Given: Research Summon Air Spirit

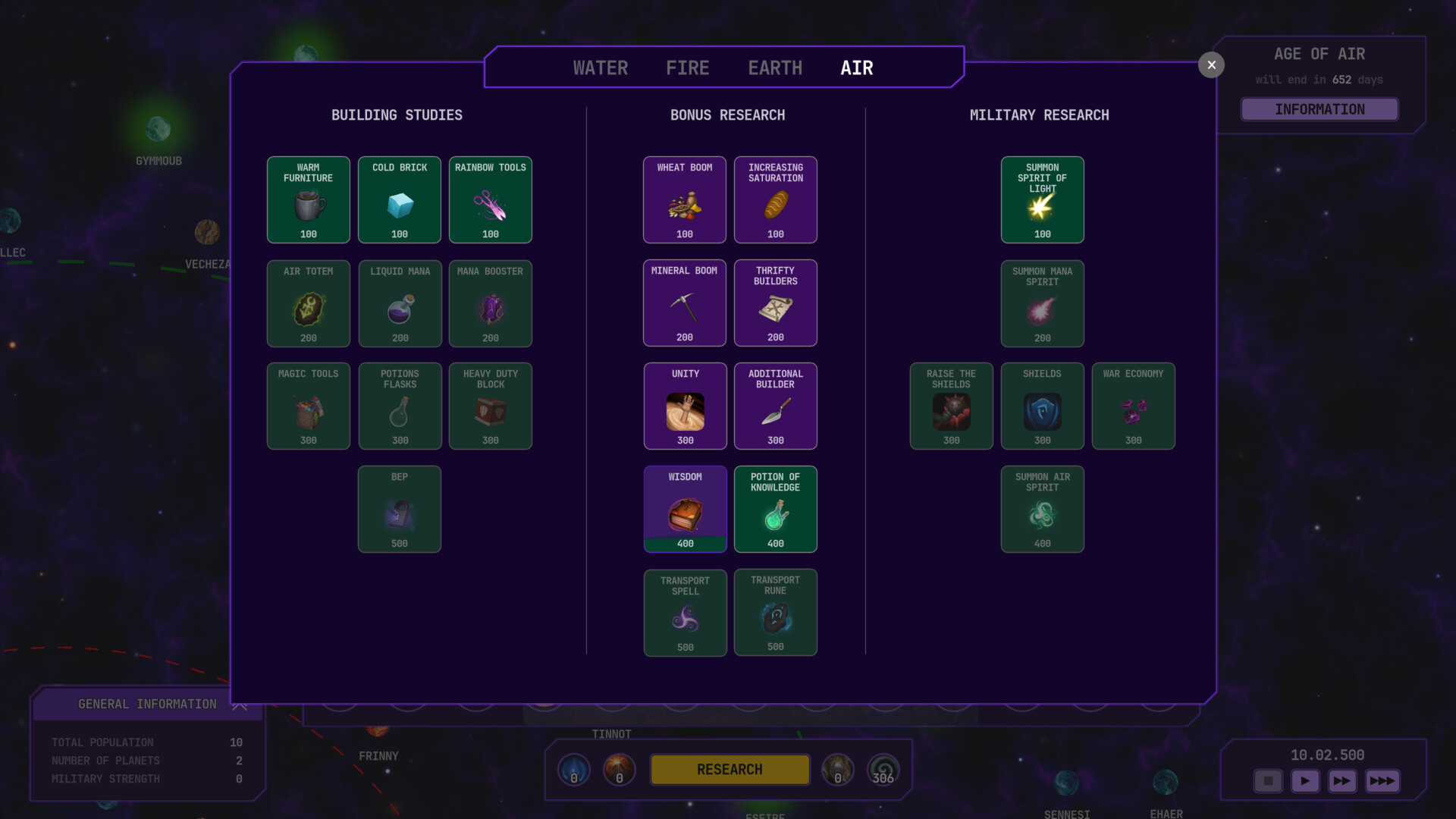Looking at the screenshot, I should point(1042,509).
